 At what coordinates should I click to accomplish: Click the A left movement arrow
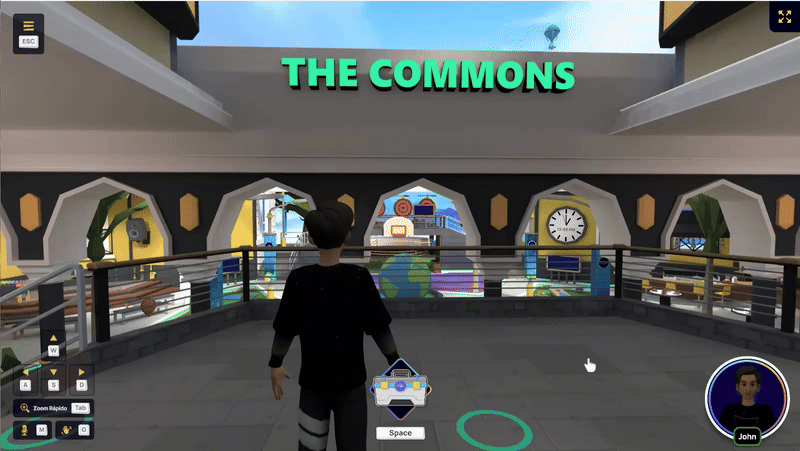click(26, 378)
